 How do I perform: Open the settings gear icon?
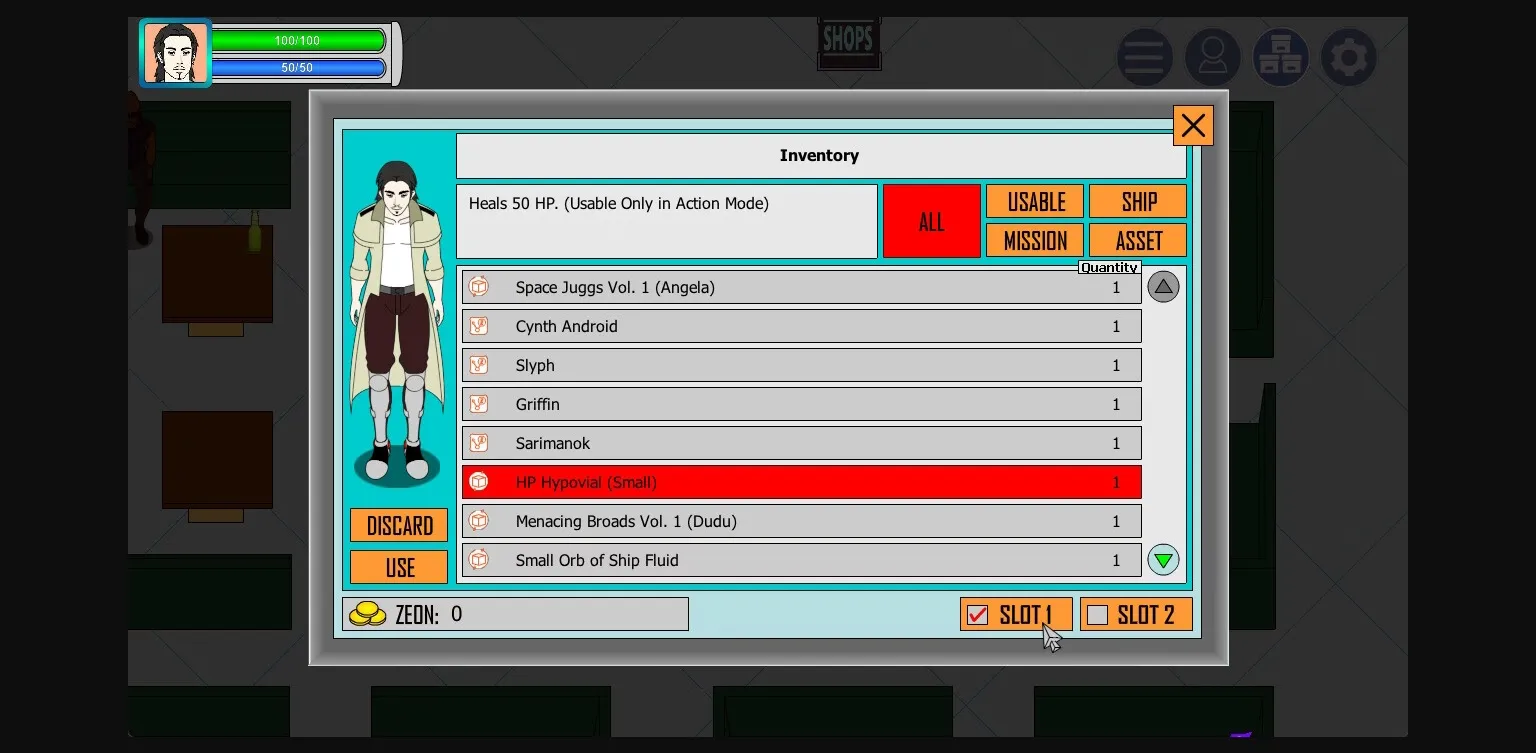[1349, 57]
